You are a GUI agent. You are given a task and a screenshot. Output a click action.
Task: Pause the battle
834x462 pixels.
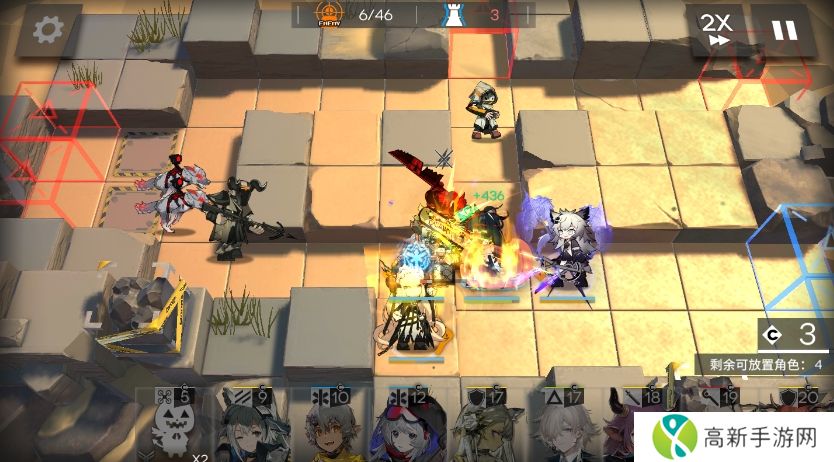pyautogui.click(x=784, y=30)
